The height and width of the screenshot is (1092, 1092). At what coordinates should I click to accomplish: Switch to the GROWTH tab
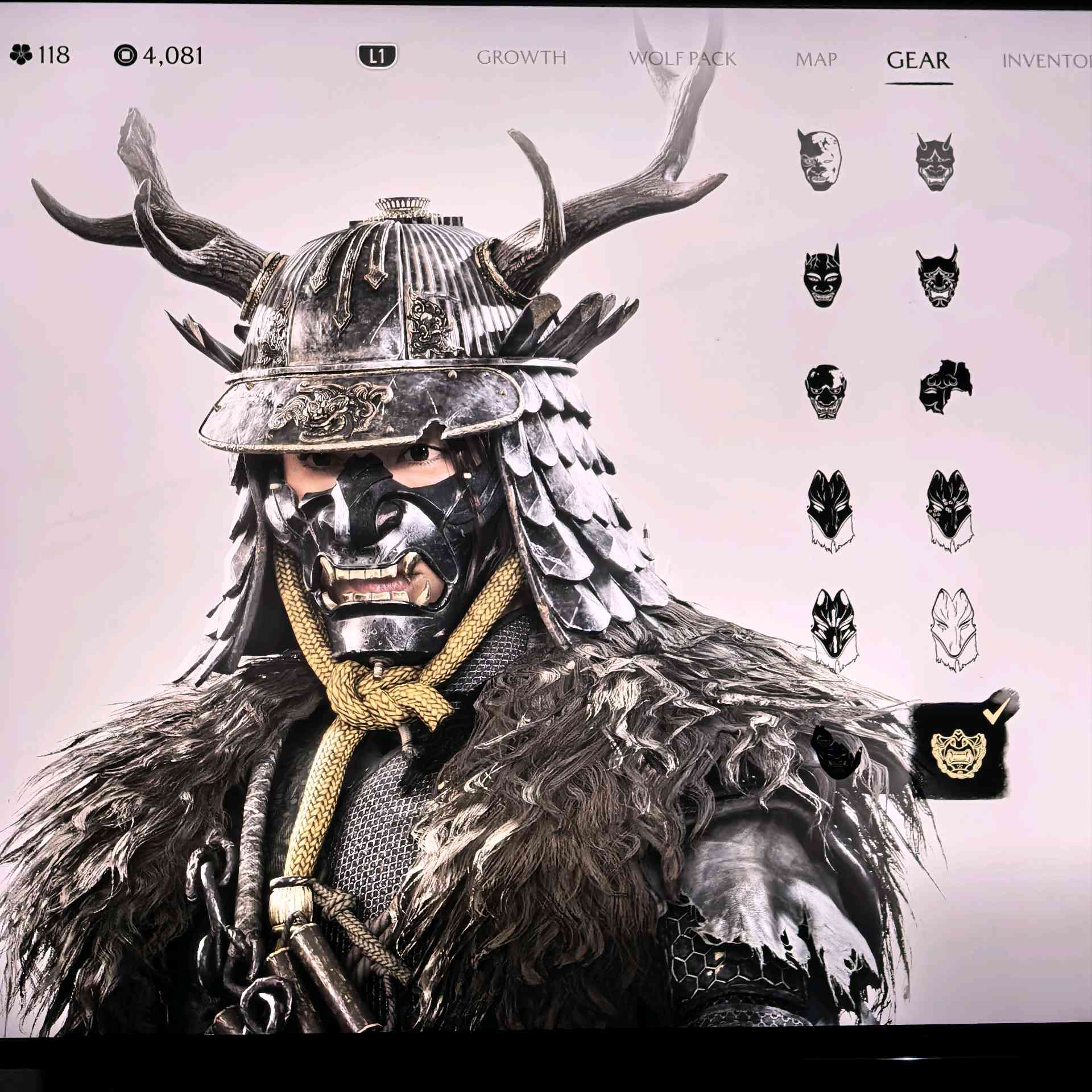click(x=523, y=57)
